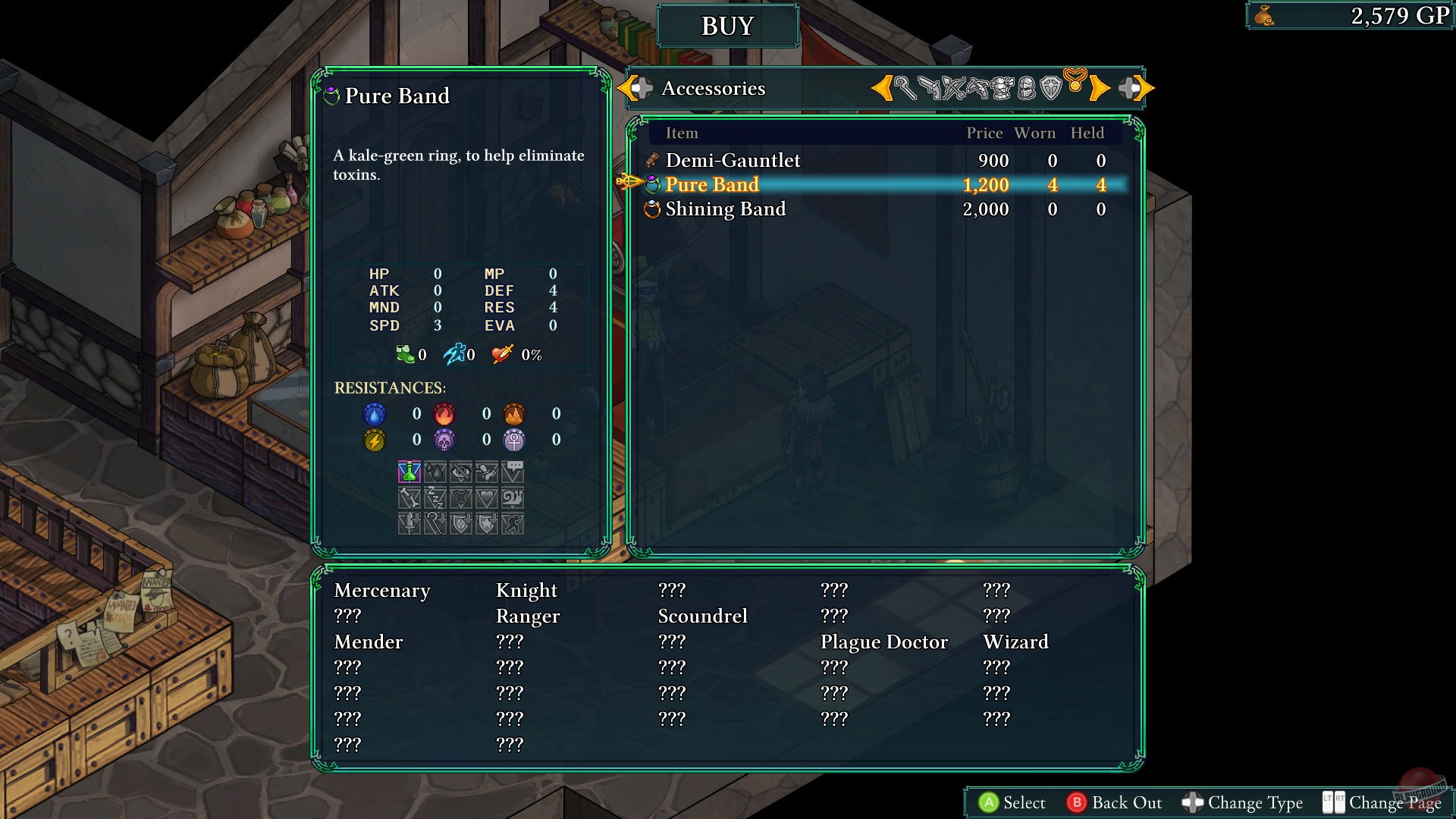The image size is (1456, 819).
Task: Click the left arrow to change category
Action: click(883, 87)
